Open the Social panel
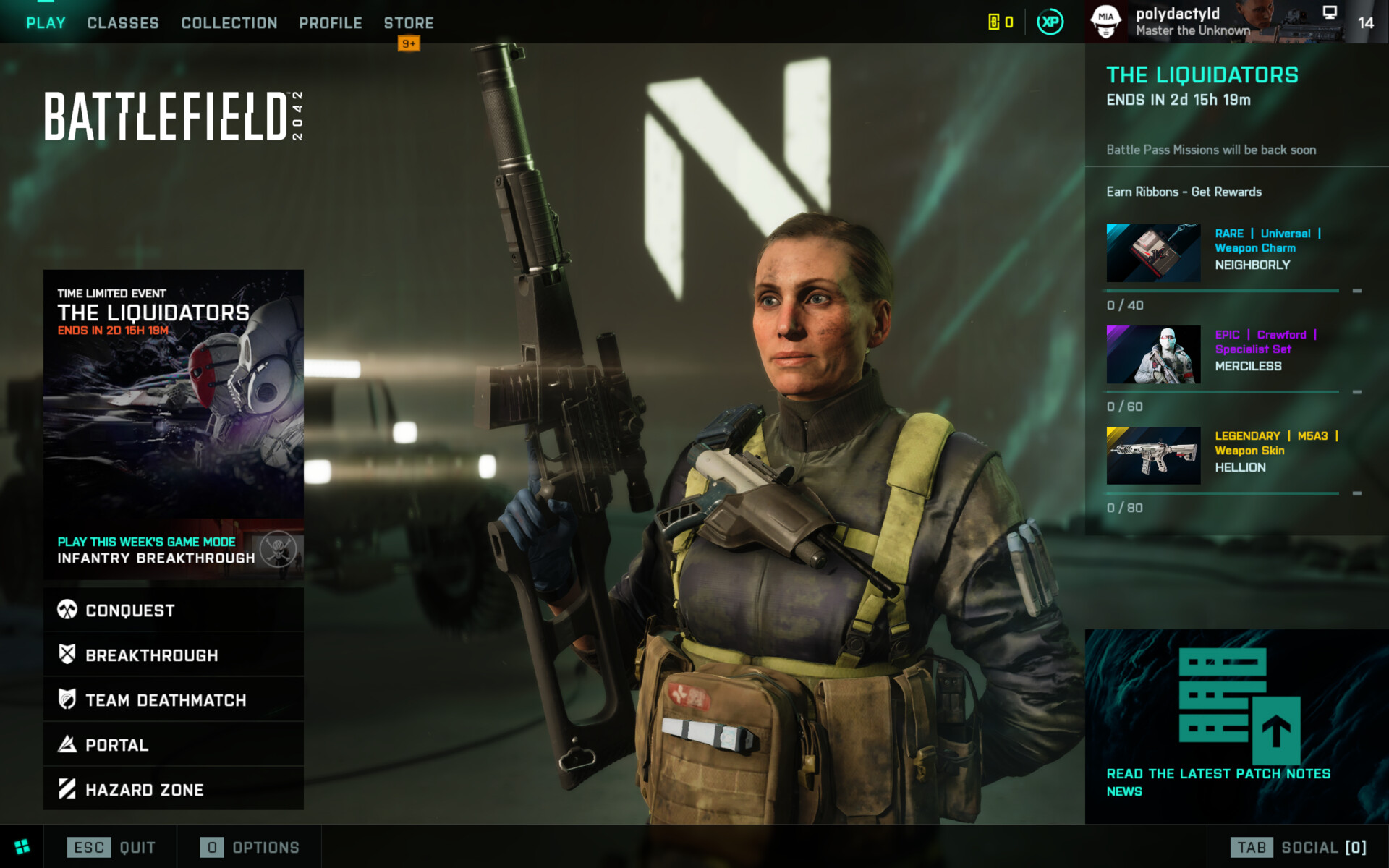 pos(1299,847)
